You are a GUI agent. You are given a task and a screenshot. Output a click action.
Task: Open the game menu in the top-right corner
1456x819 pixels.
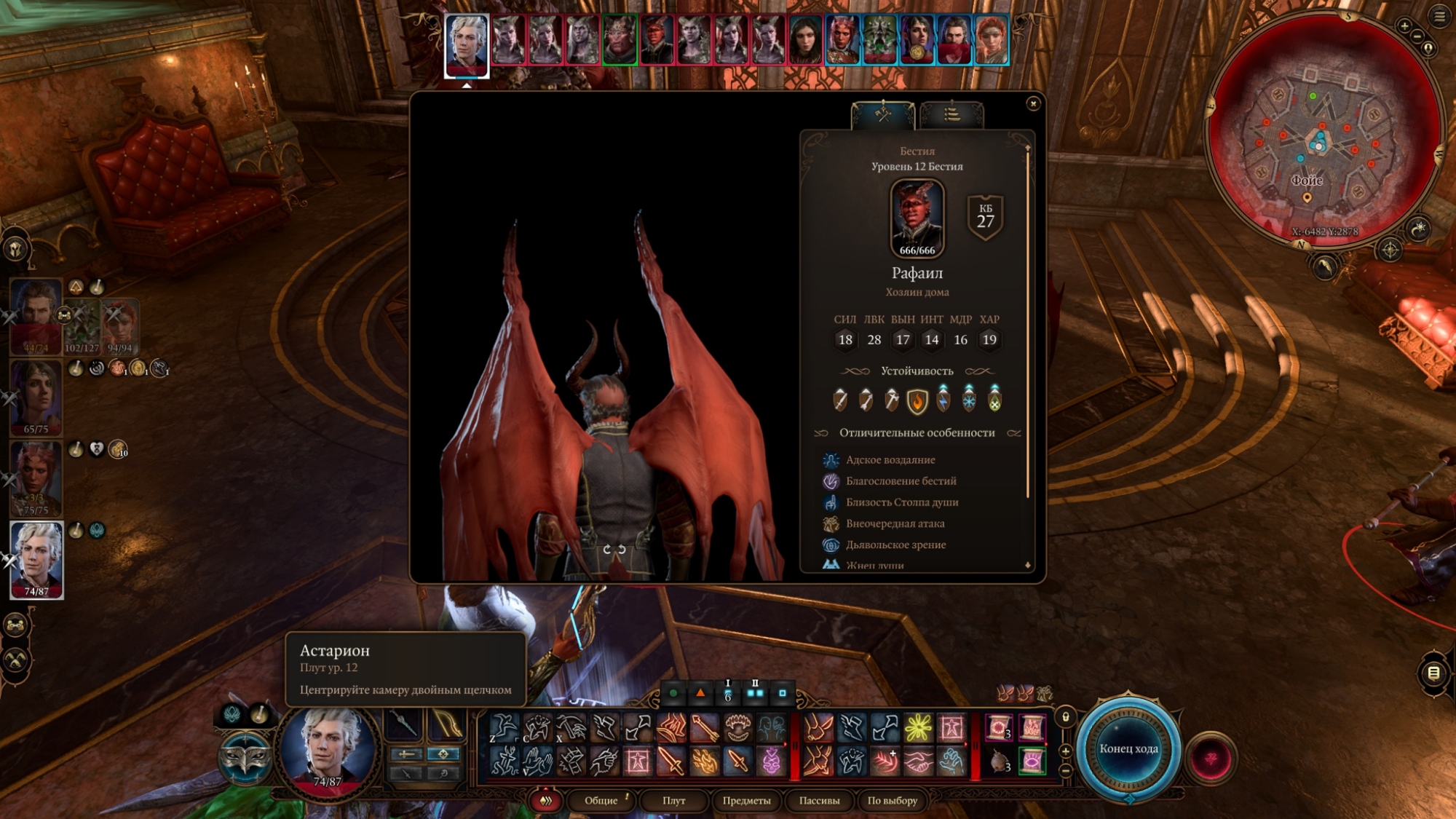click(x=1439, y=16)
